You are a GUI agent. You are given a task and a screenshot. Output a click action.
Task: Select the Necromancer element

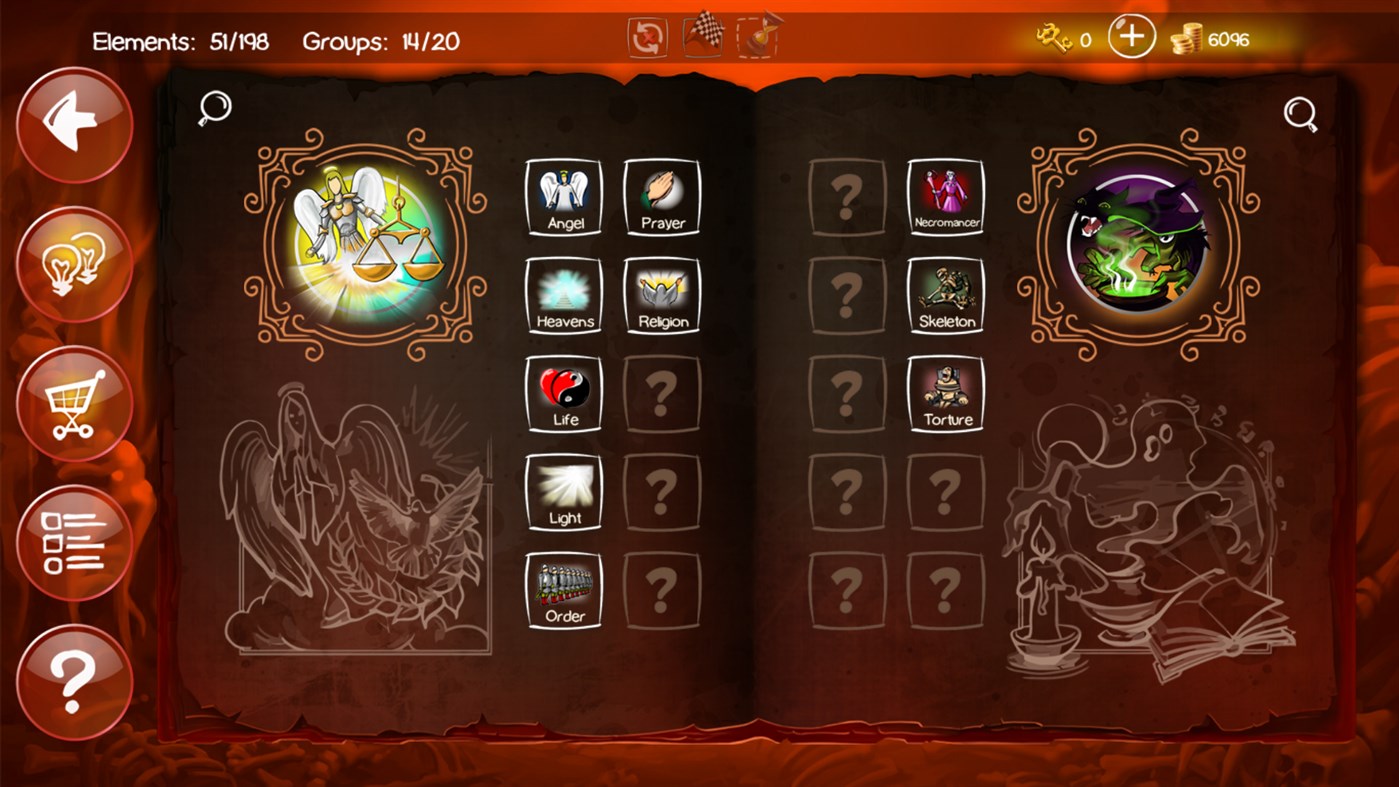pos(945,196)
